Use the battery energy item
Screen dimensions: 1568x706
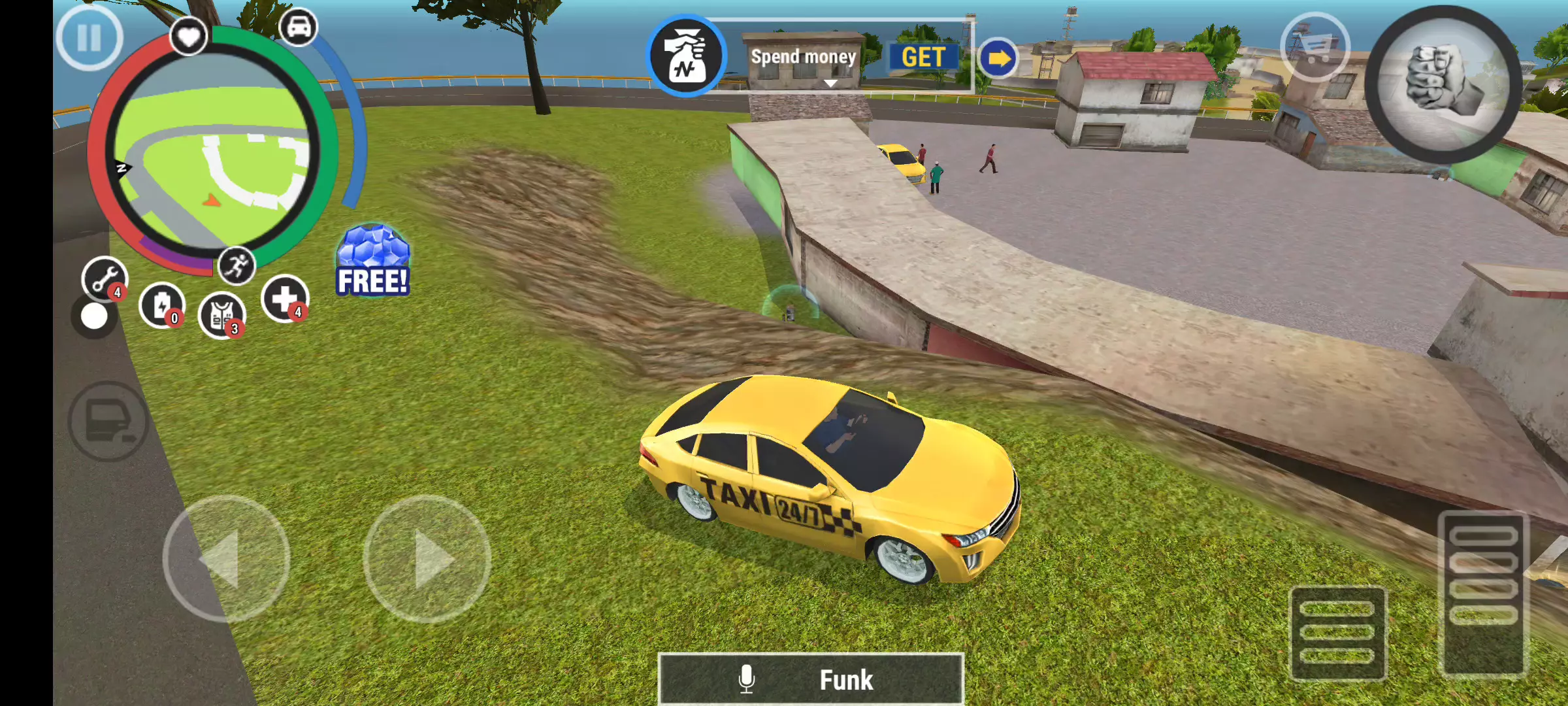[162, 305]
